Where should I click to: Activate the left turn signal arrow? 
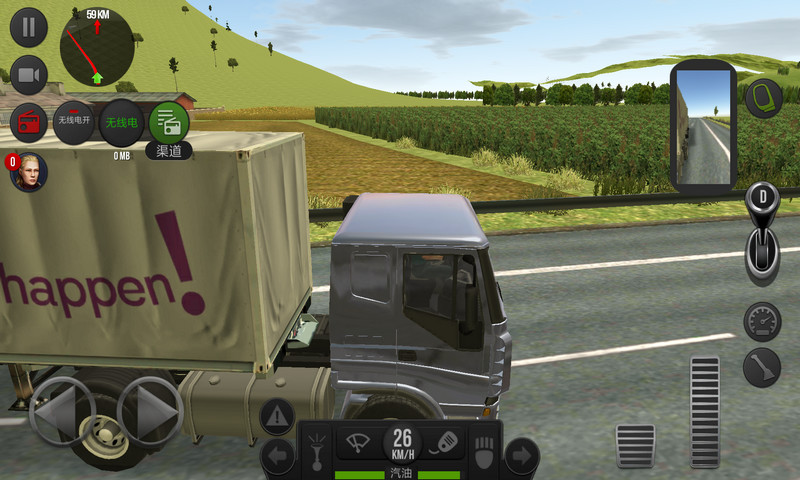(277, 457)
